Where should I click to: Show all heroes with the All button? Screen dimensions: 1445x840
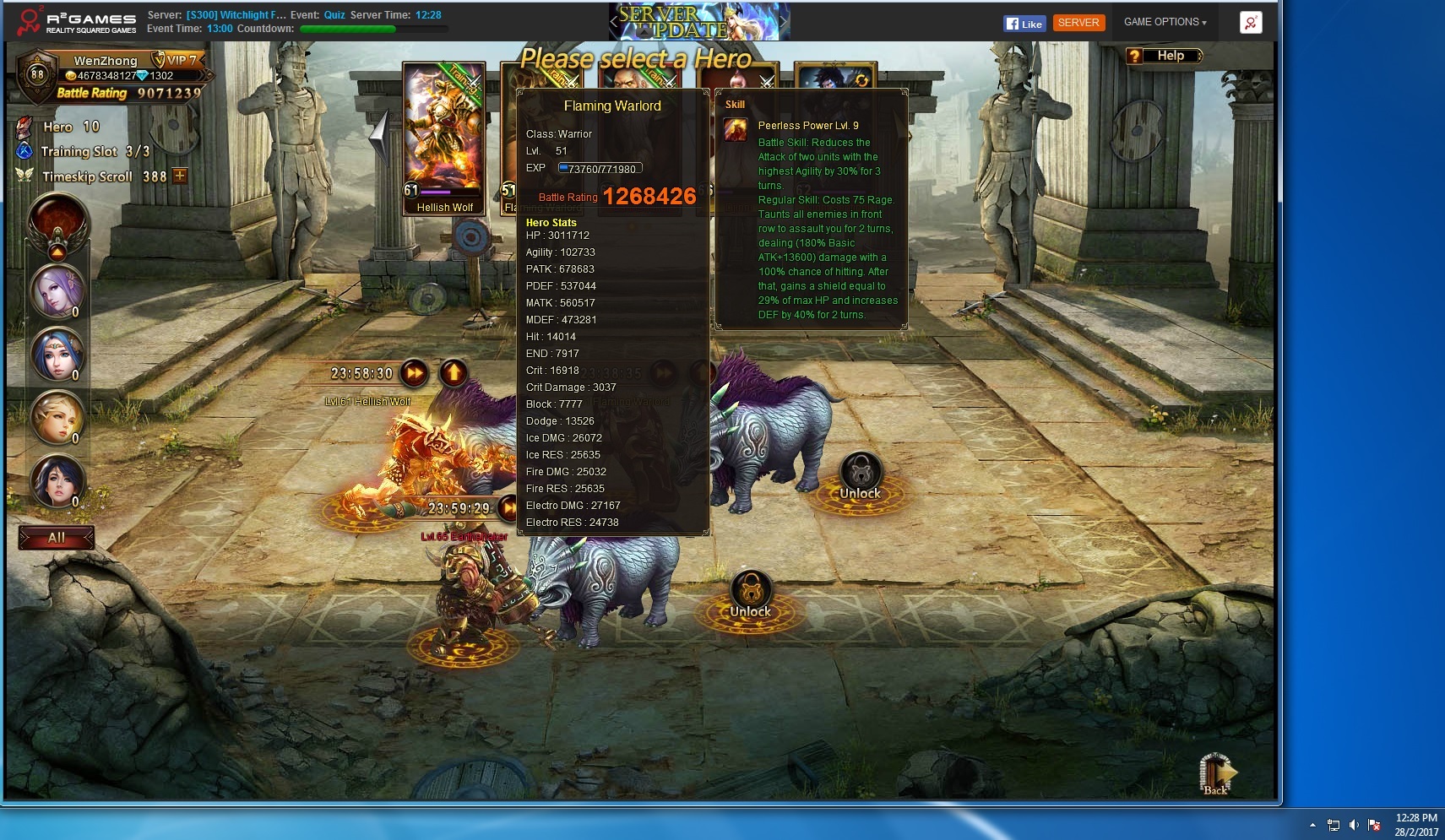pyautogui.click(x=57, y=538)
